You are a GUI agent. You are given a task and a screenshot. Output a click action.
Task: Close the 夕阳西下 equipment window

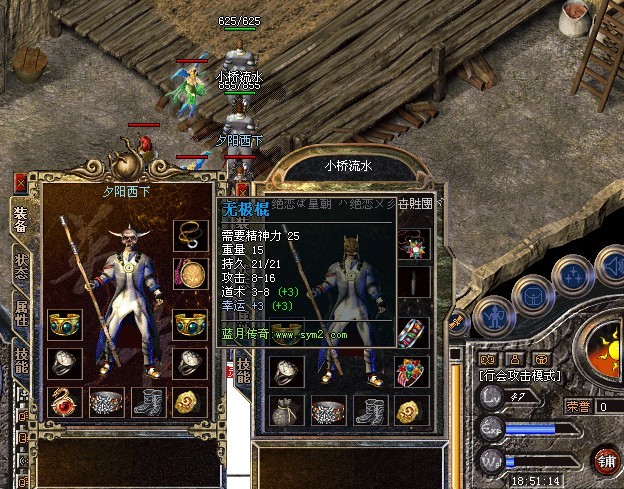21,182
